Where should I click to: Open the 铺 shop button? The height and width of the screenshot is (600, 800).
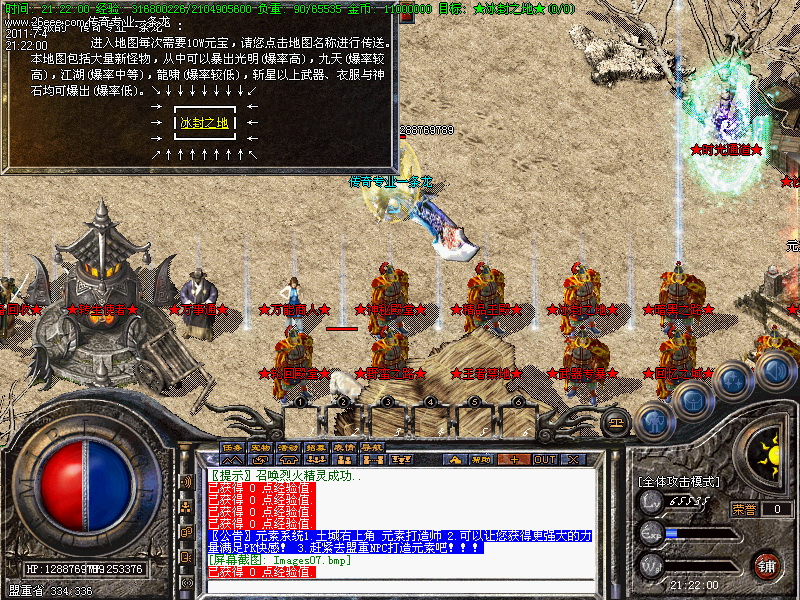[767, 563]
